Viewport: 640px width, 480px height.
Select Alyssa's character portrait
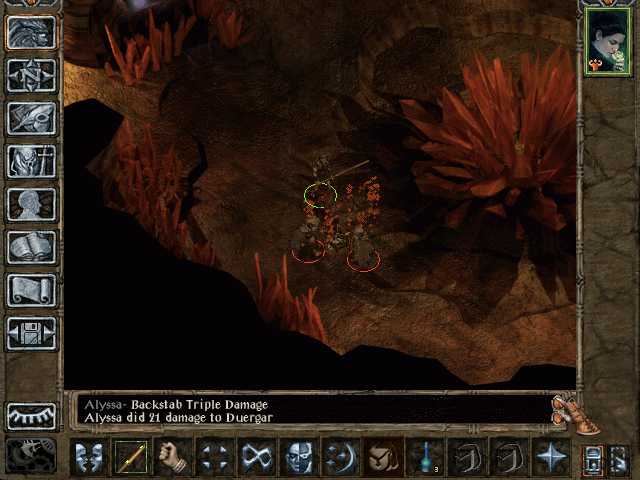606,41
